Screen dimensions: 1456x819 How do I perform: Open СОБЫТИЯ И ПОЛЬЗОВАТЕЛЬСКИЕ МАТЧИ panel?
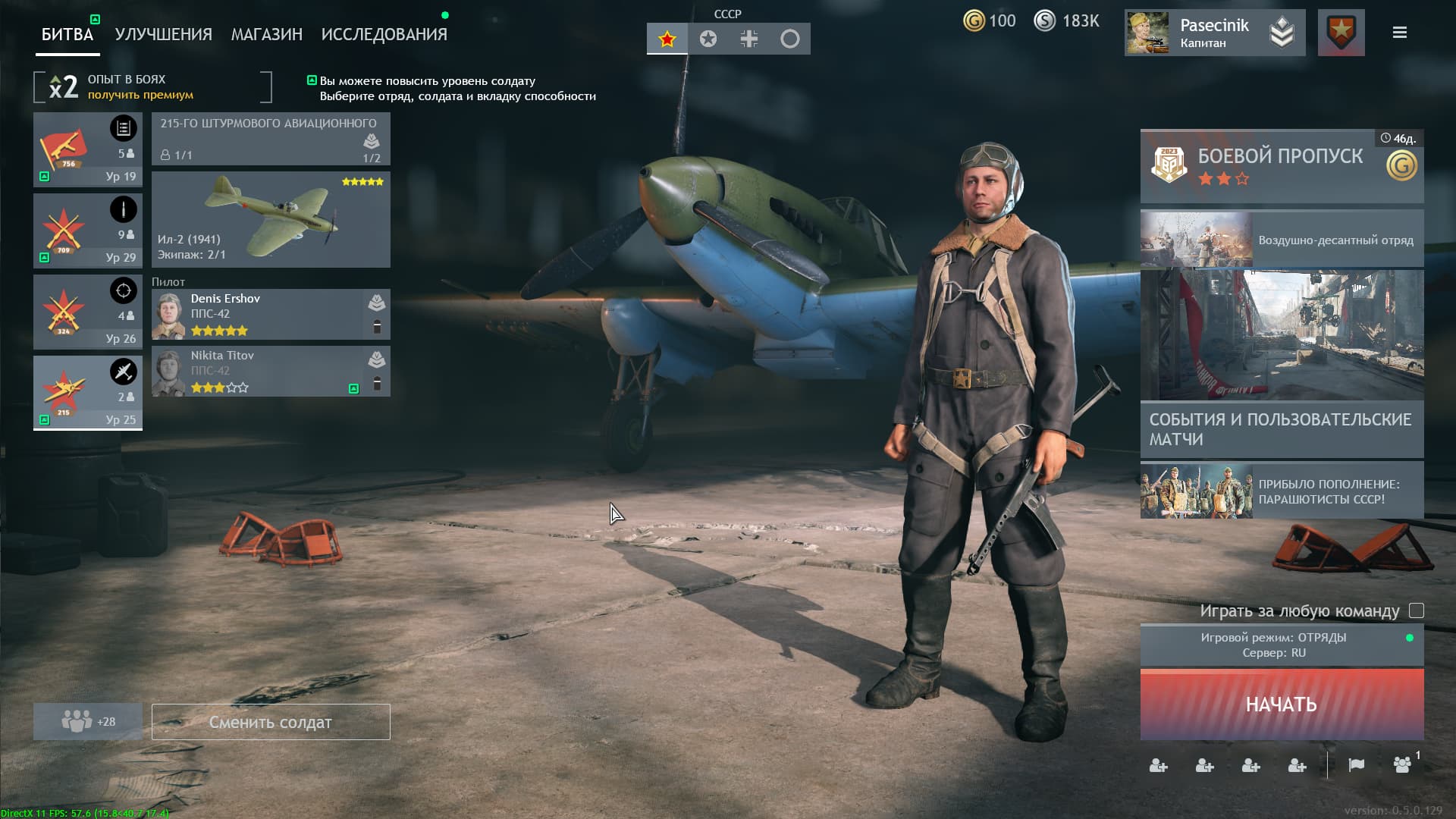point(1282,429)
